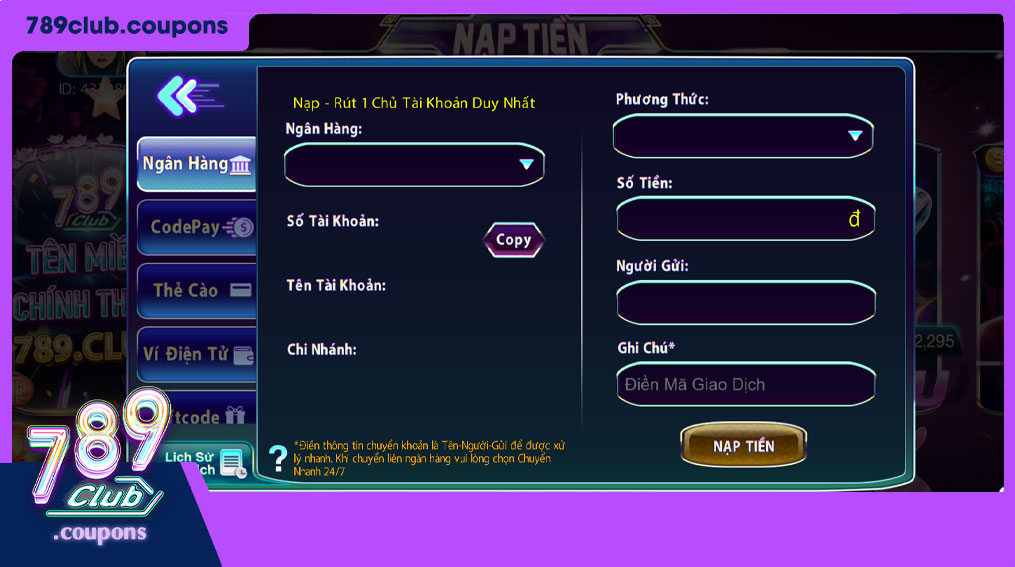The height and width of the screenshot is (567, 1015).
Task: Open the Ngân Hàng bank dropdown
Action: coord(414,164)
